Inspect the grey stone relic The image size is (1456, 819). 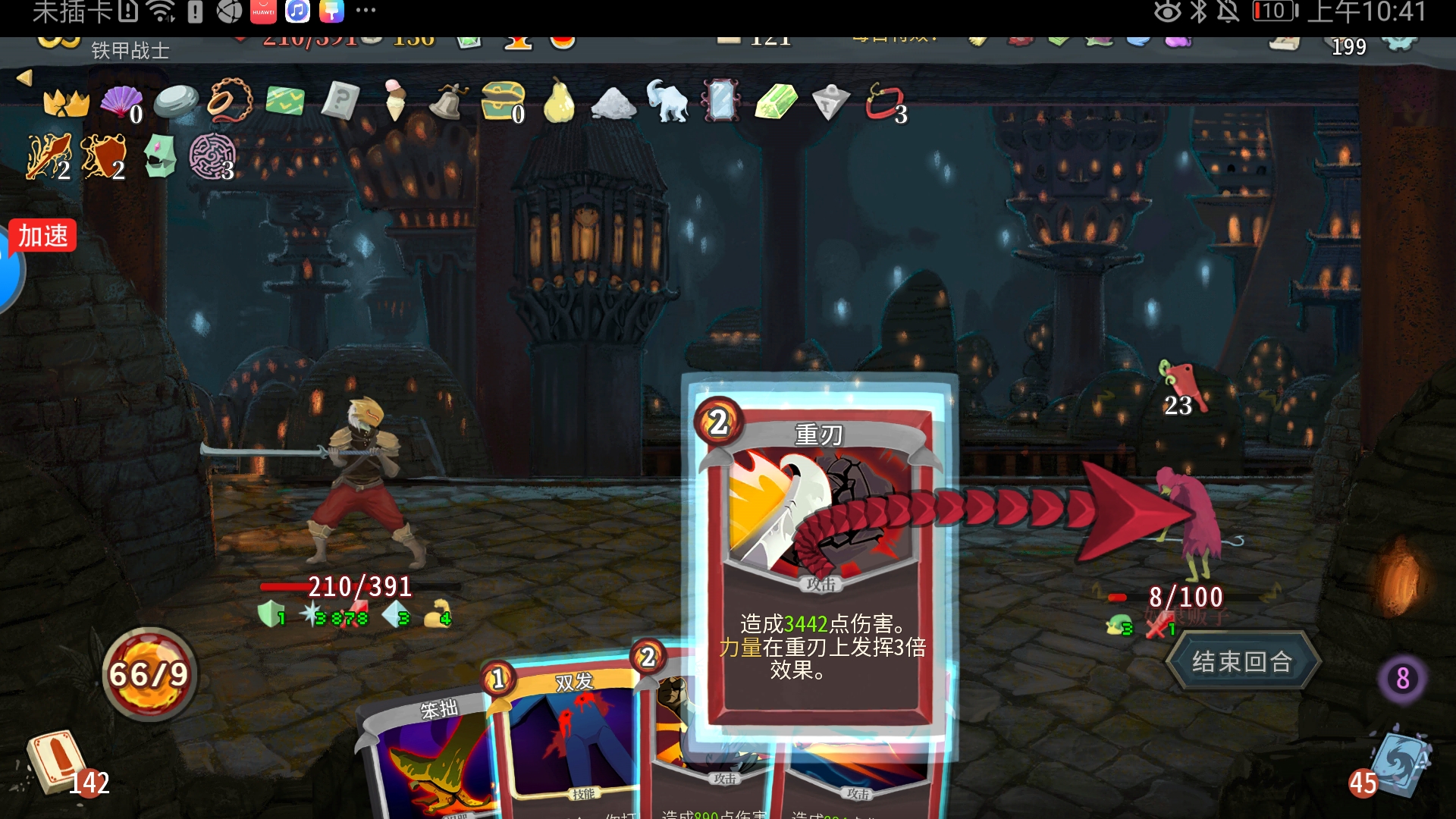(175, 101)
